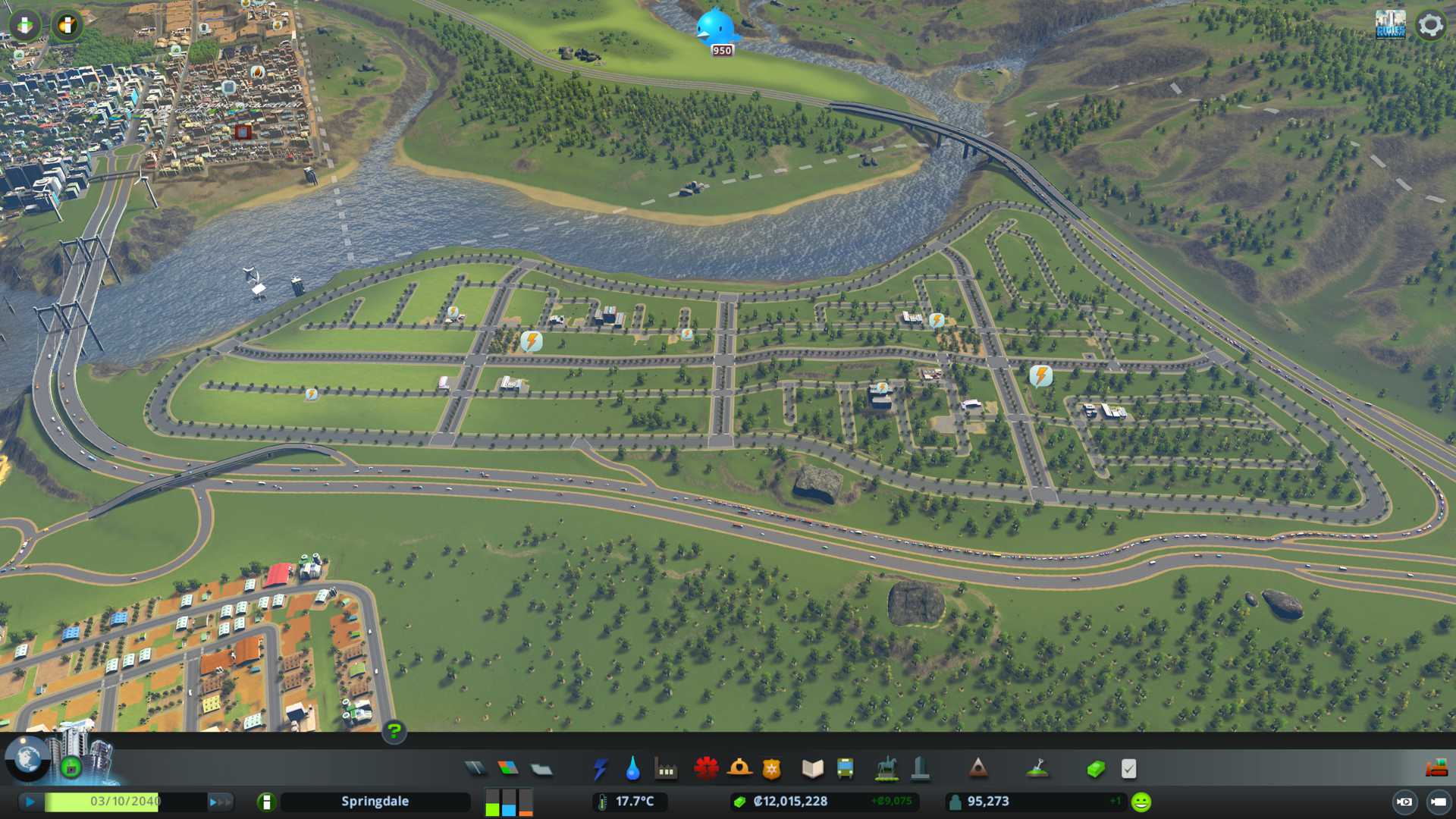The image size is (1456, 819).
Task: Open city info next to Springdale
Action: pos(266,802)
